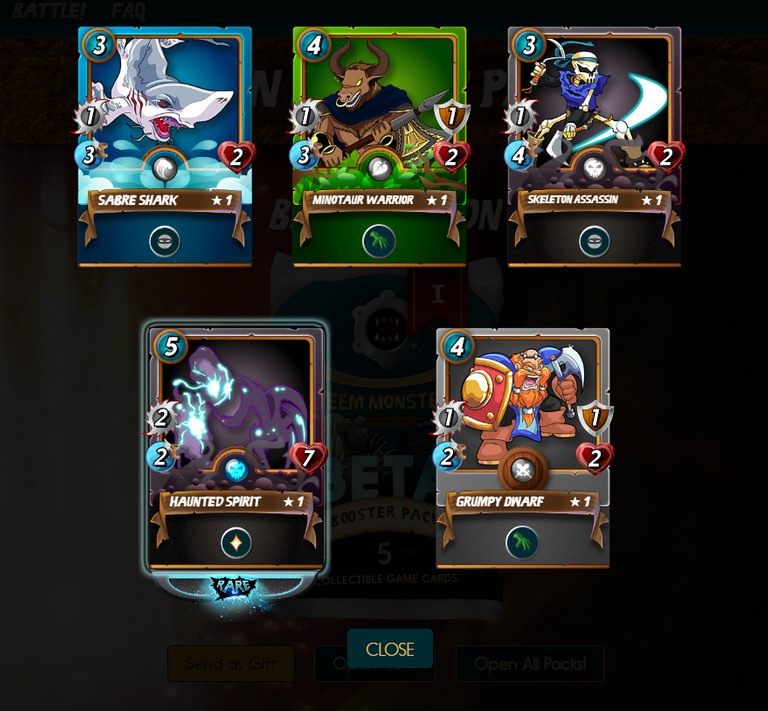The height and width of the screenshot is (711, 768).
Task: Go to the Battle! page link
Action: (48, 11)
